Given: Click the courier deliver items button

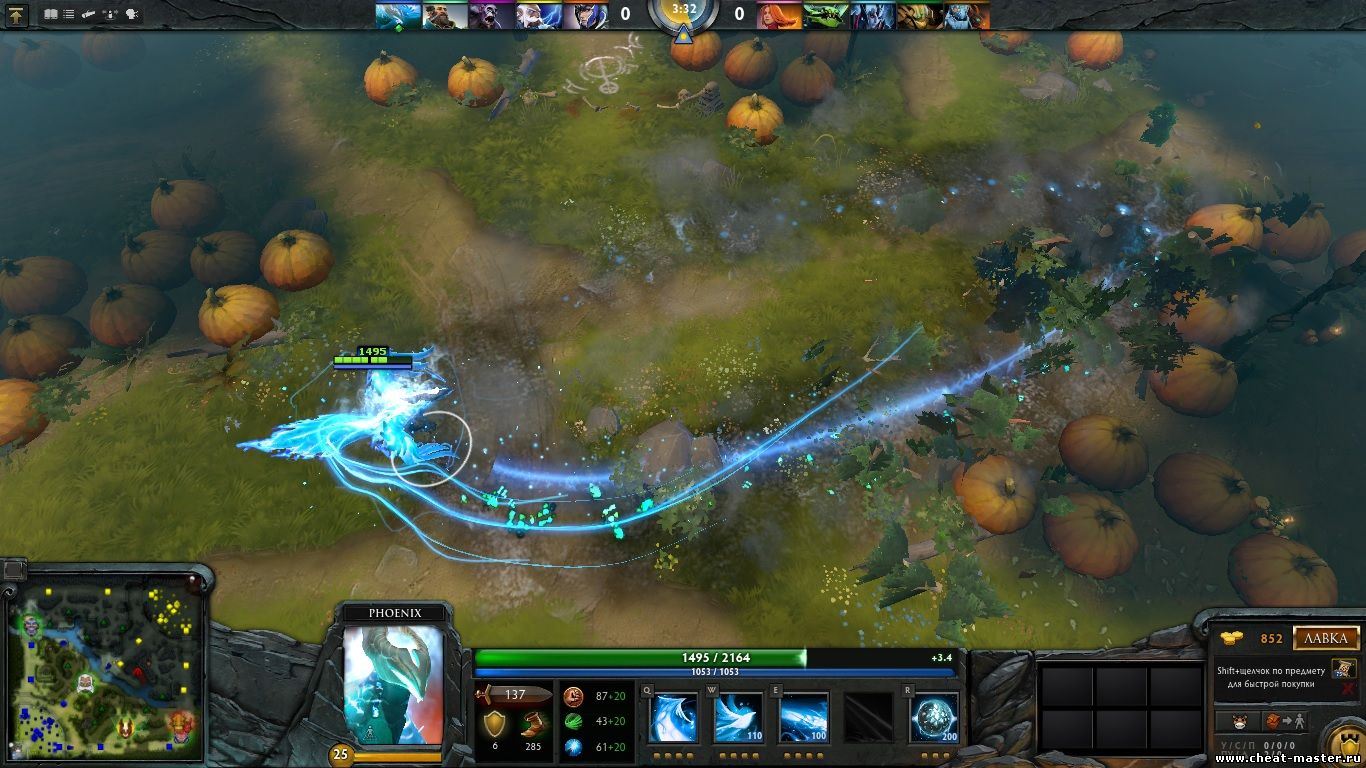Looking at the screenshot, I should pos(1285,721).
